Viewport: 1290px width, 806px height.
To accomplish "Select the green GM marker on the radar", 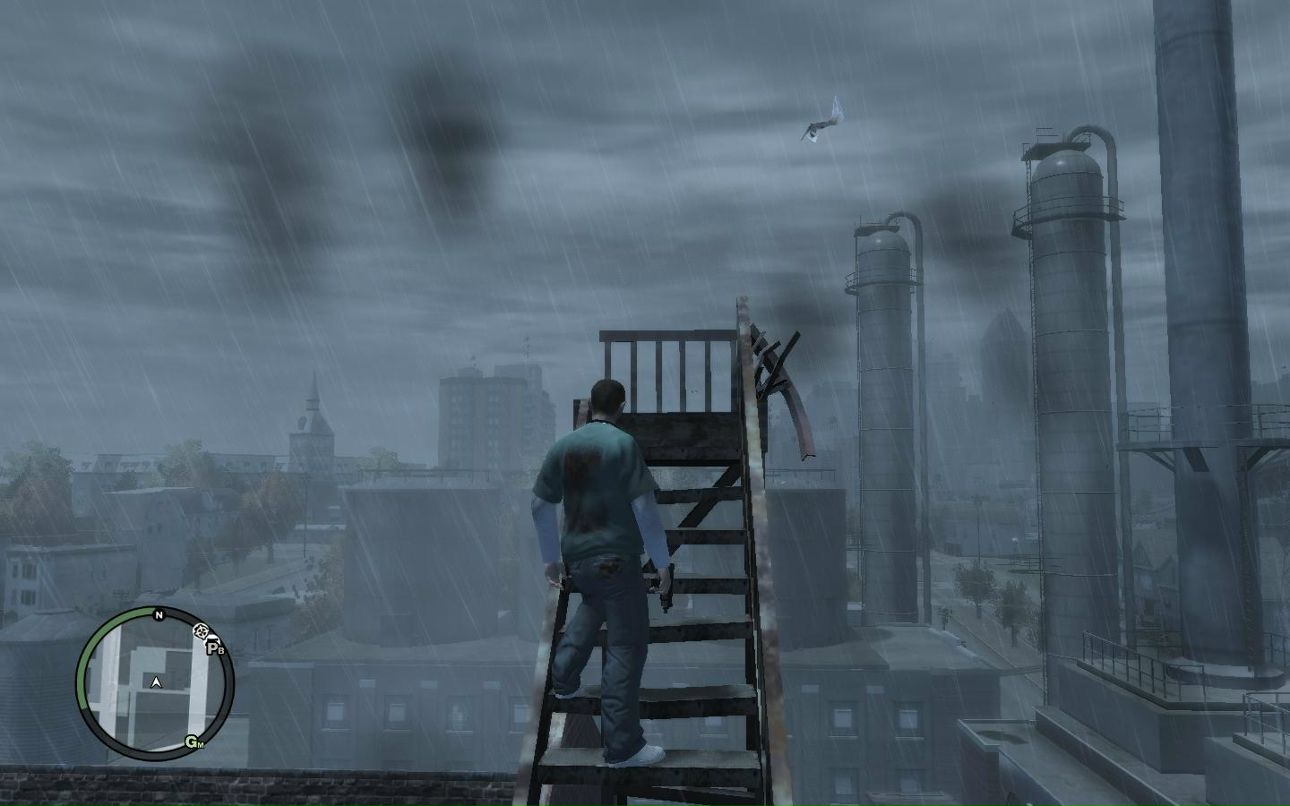I will [x=193, y=742].
